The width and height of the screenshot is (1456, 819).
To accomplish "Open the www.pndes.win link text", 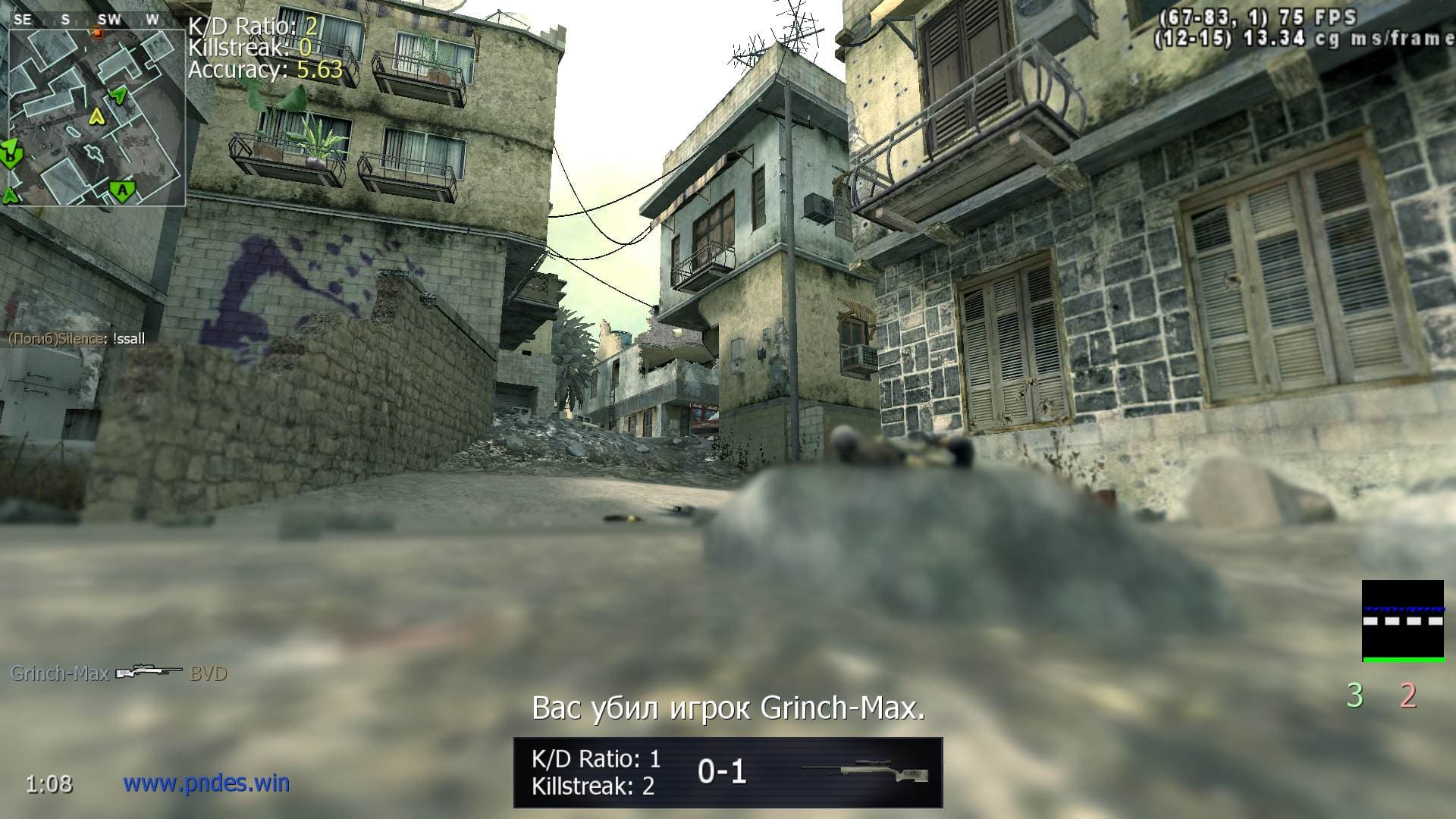I will pyautogui.click(x=206, y=783).
